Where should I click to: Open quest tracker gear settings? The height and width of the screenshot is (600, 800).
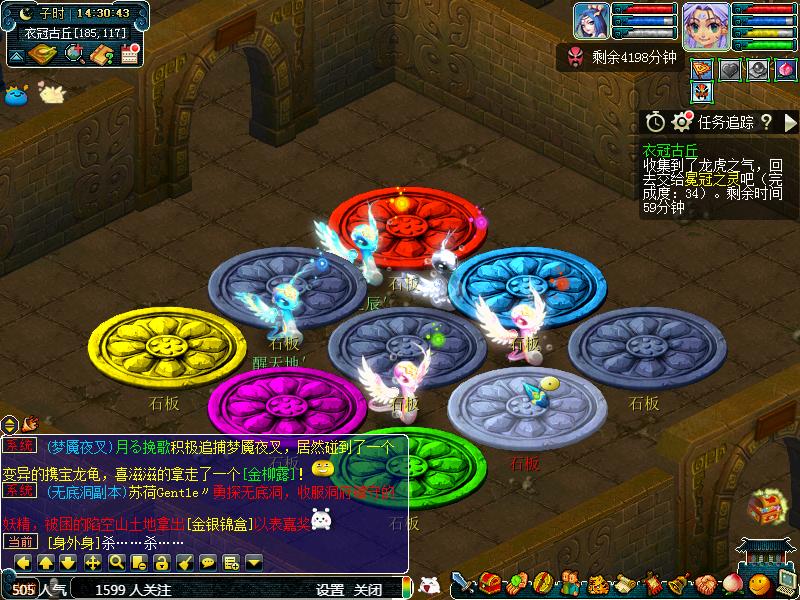[x=683, y=122]
